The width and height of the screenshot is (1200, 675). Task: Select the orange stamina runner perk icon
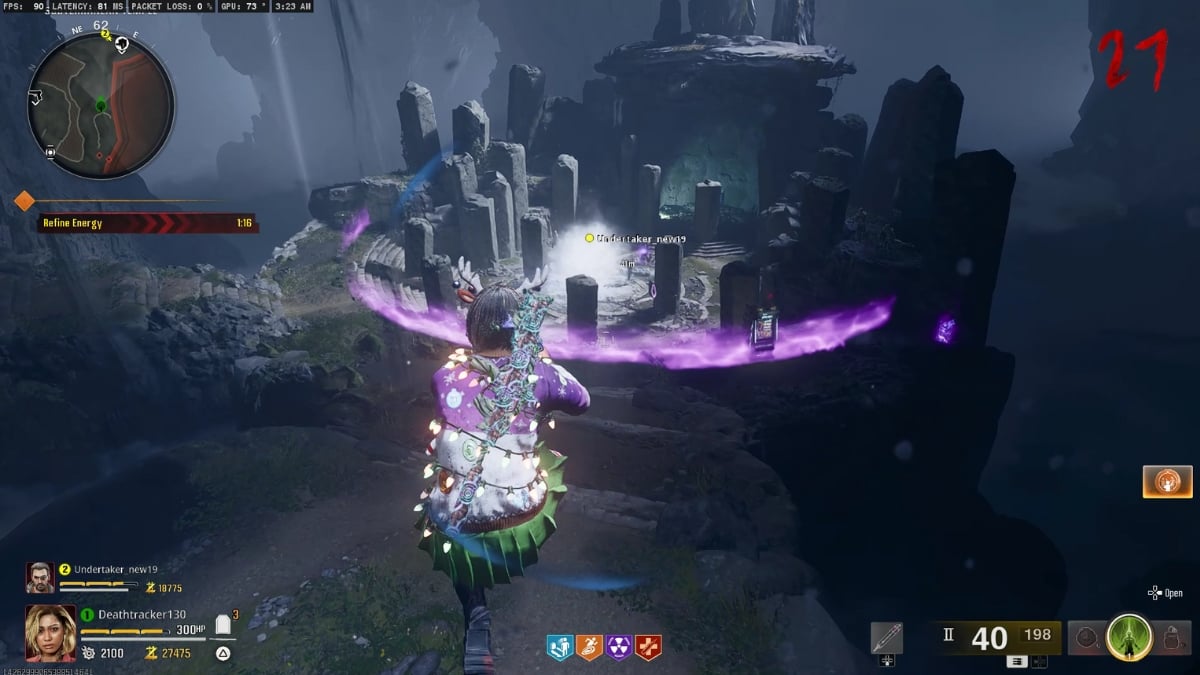[x=589, y=648]
